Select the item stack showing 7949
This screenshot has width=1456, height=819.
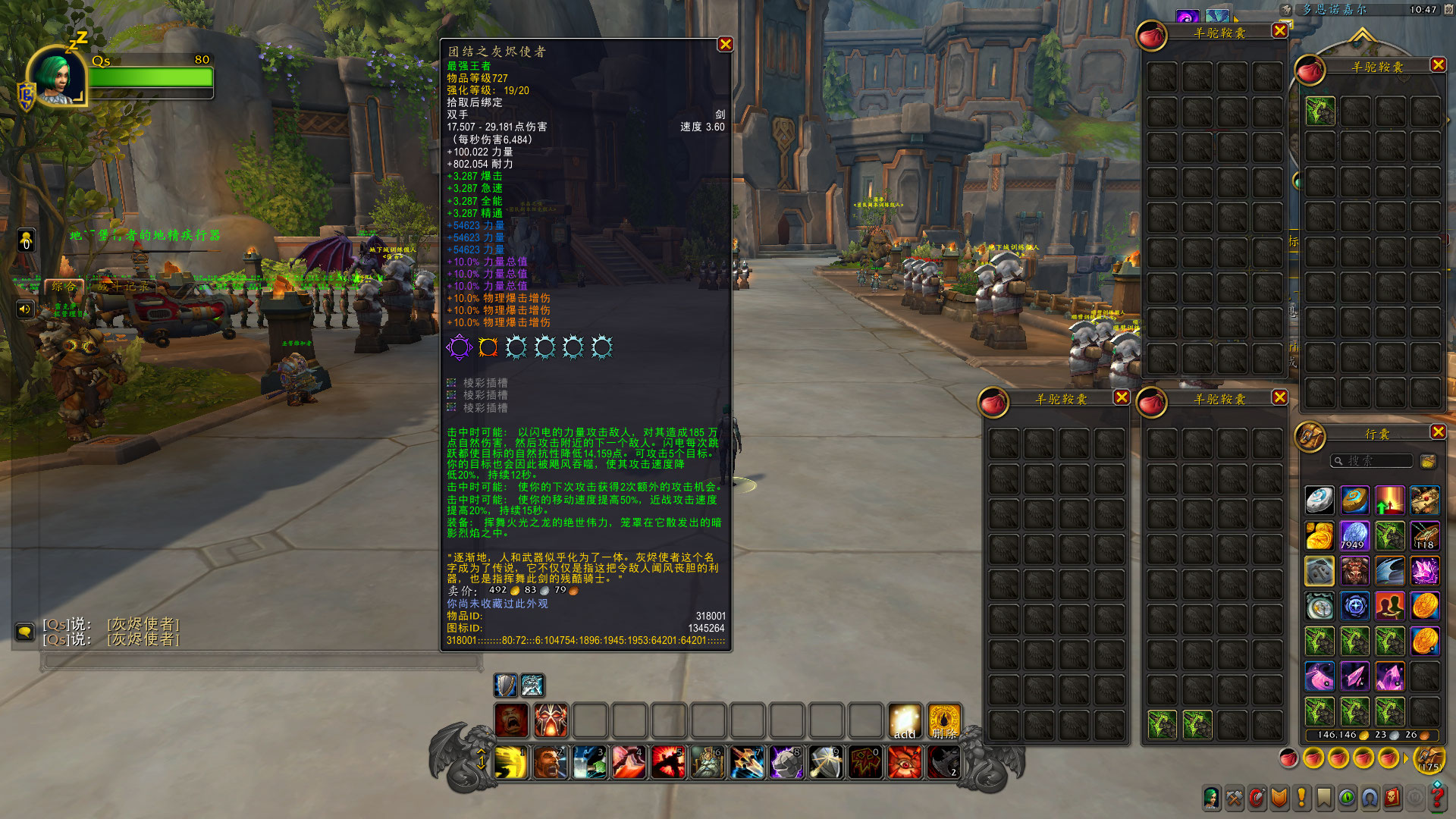click(x=1354, y=536)
